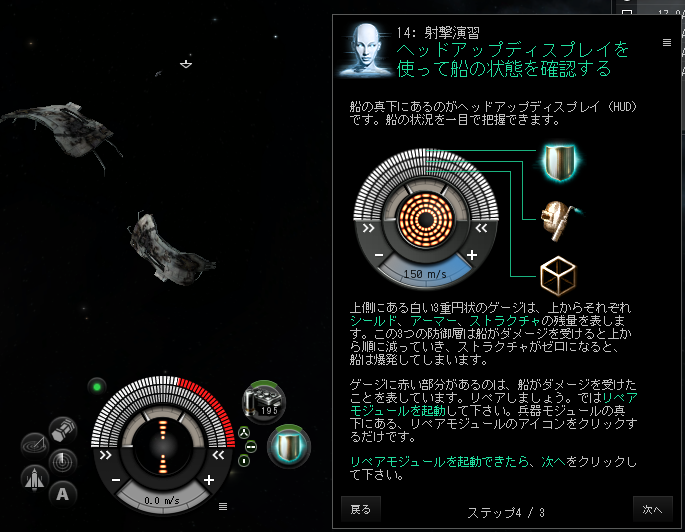Click the シールド (Shield) link in the text
The width and height of the screenshot is (685, 532).
pyautogui.click(x=370, y=319)
